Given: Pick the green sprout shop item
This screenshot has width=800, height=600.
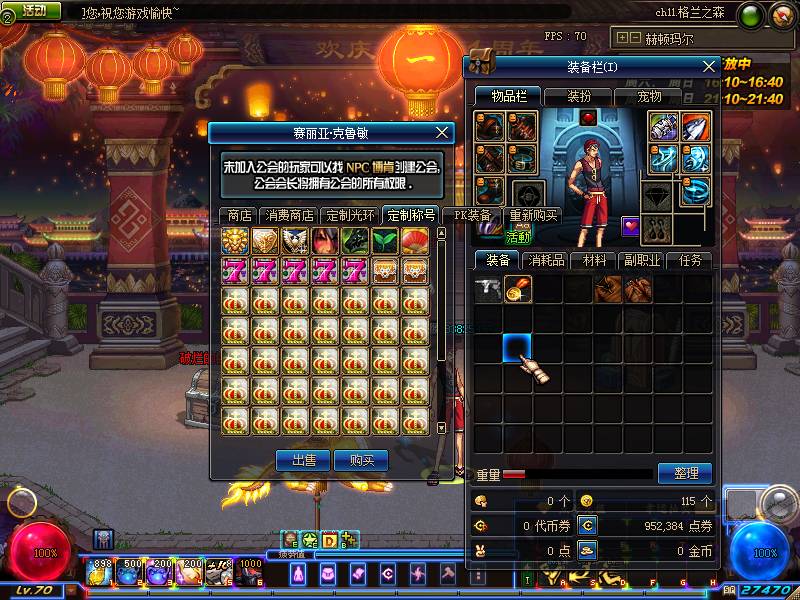Looking at the screenshot, I should coord(385,240).
